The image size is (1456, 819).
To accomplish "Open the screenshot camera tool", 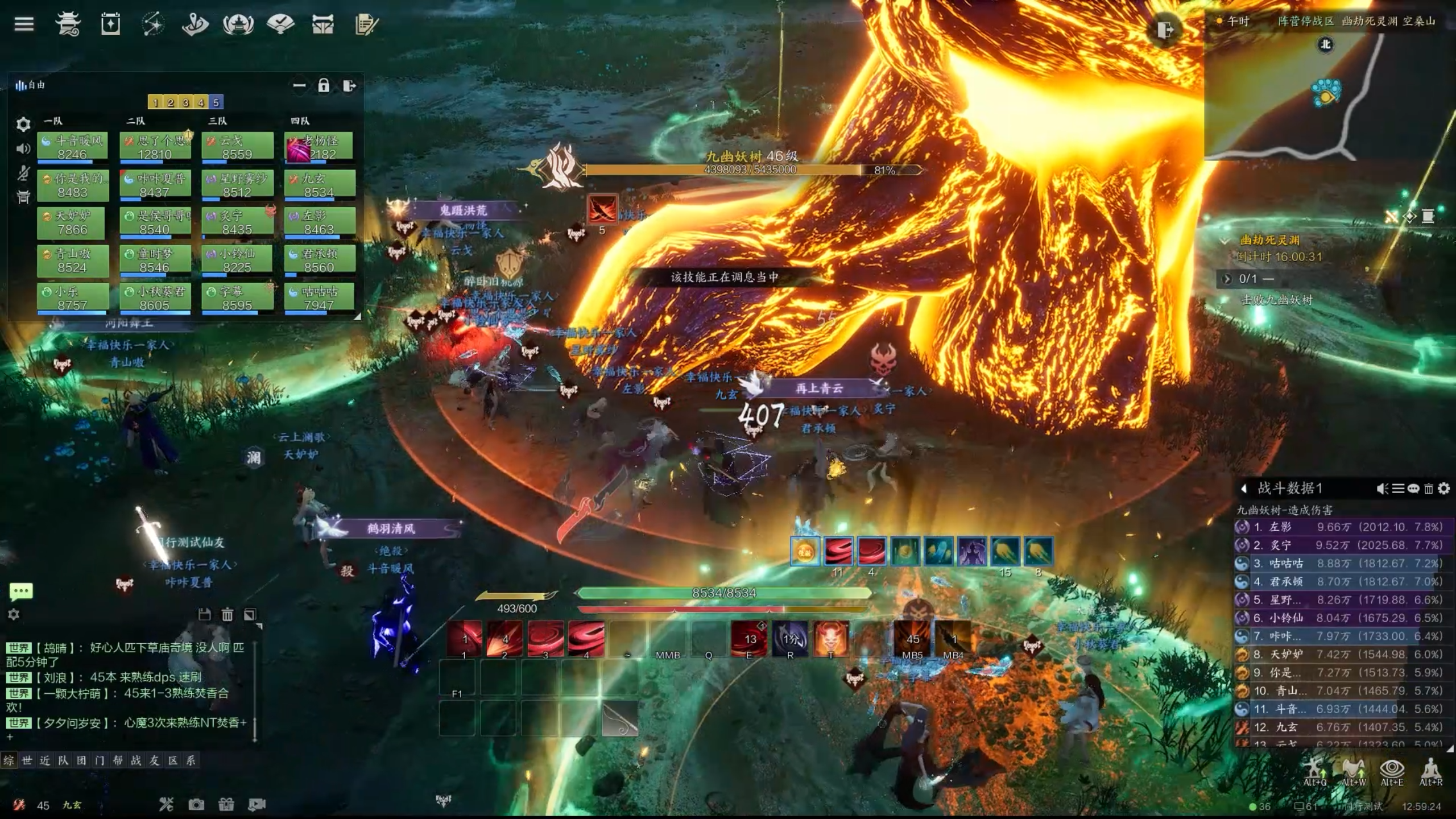I will pos(196,804).
